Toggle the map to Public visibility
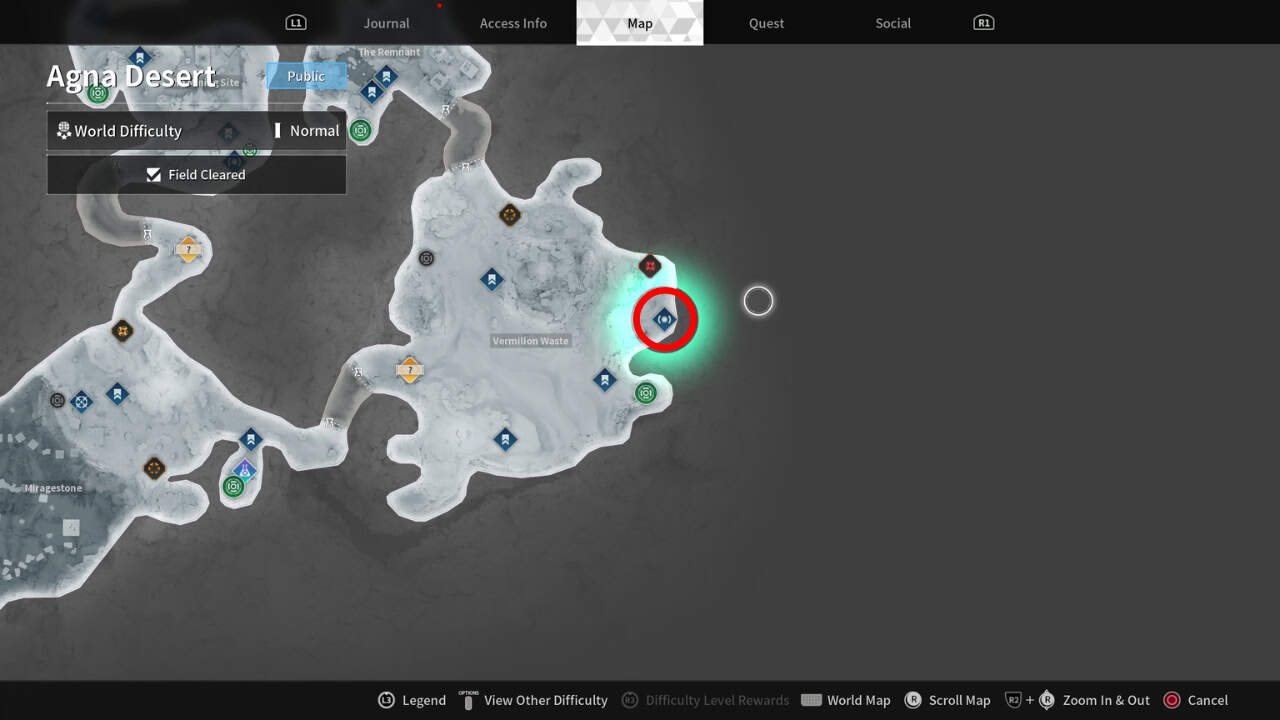 click(x=306, y=75)
